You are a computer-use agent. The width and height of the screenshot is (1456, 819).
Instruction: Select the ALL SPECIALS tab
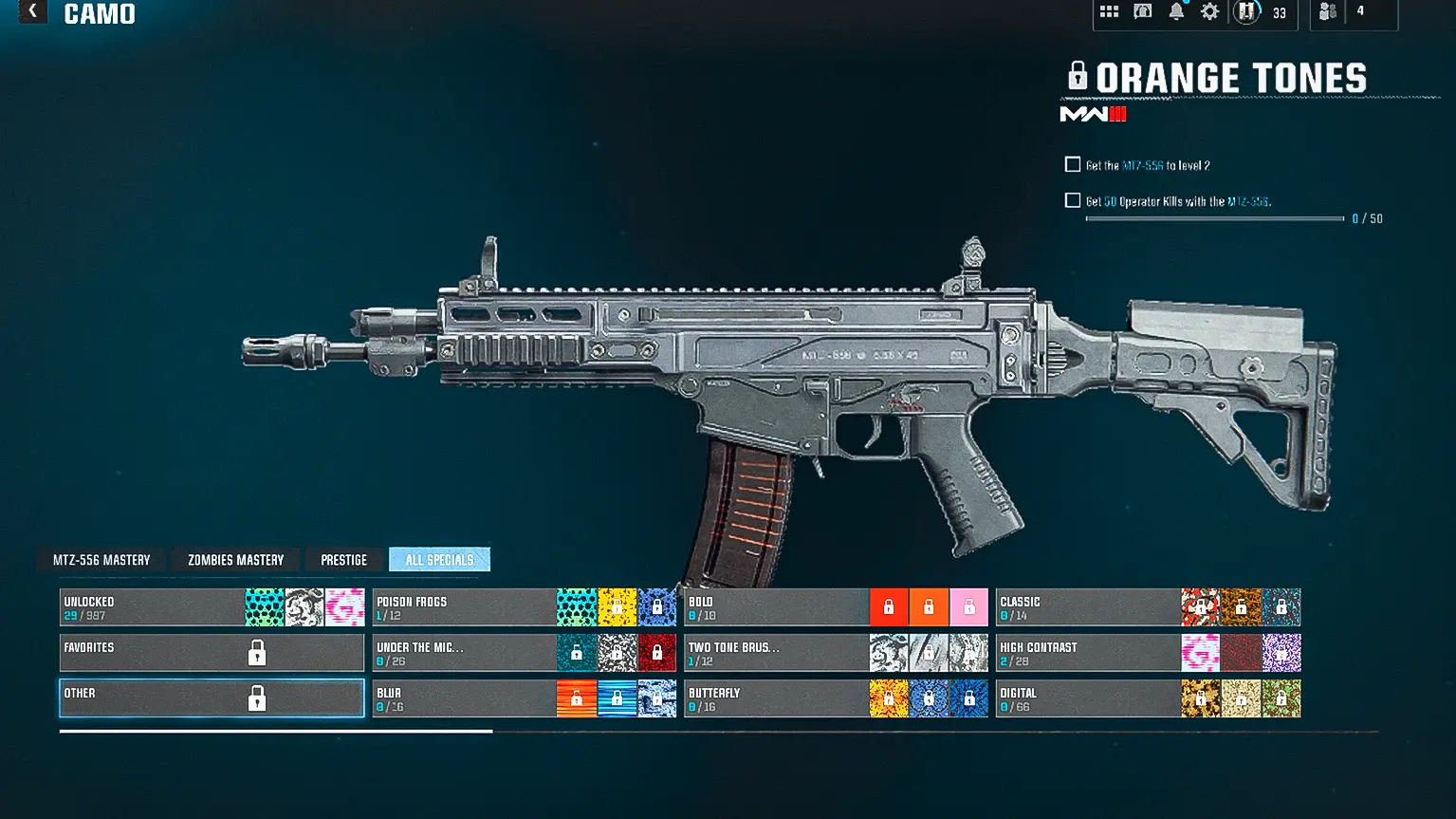tap(439, 559)
